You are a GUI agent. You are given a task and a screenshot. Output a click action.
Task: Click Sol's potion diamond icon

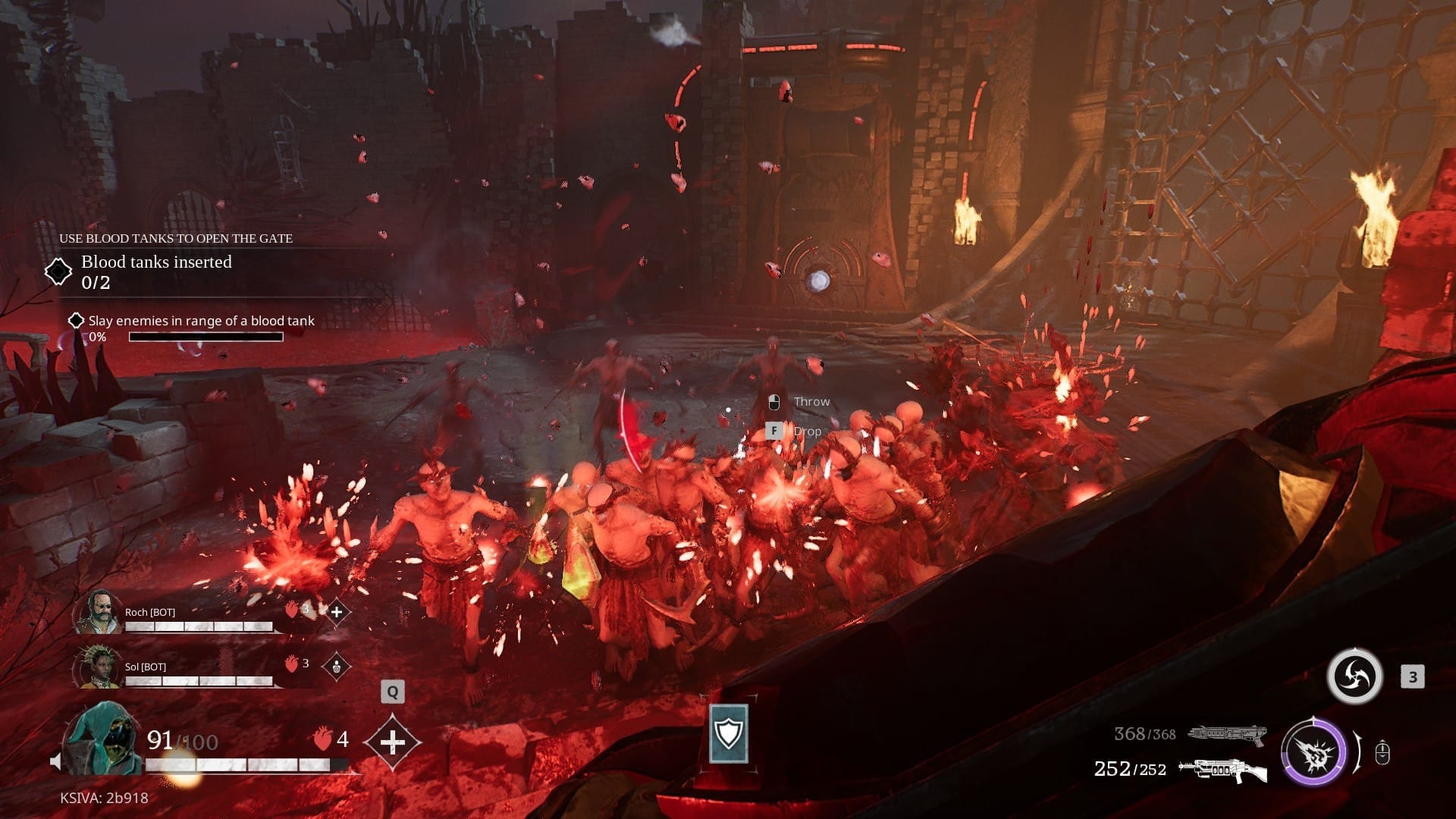tap(336, 667)
